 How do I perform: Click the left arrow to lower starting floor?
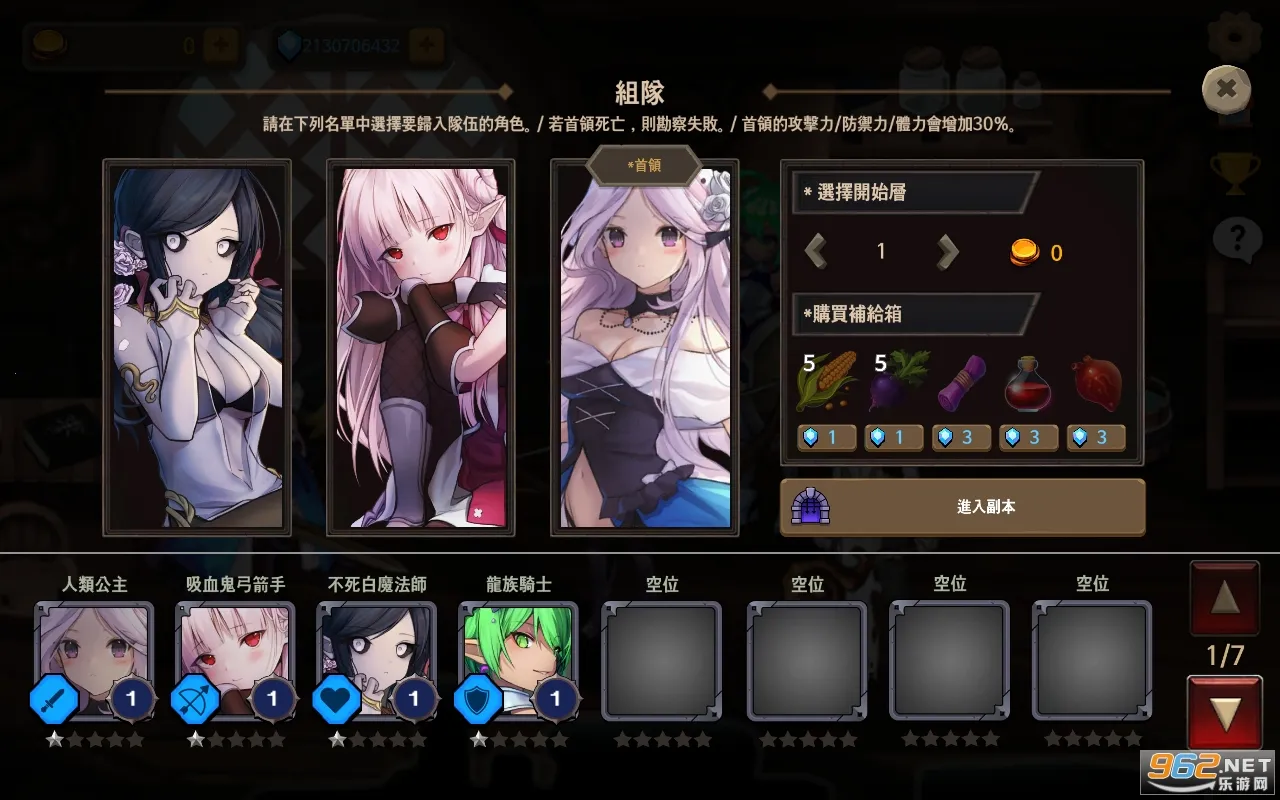(x=815, y=251)
